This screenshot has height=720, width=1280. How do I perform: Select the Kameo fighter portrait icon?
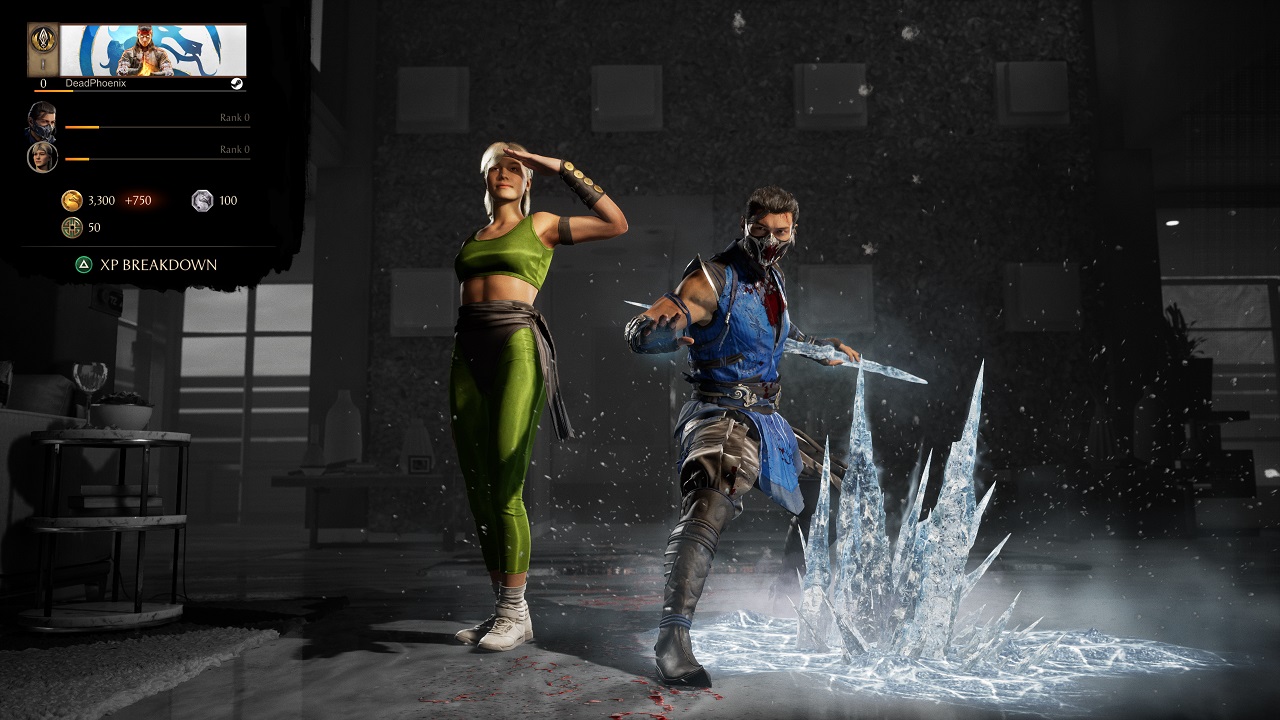tap(41, 156)
